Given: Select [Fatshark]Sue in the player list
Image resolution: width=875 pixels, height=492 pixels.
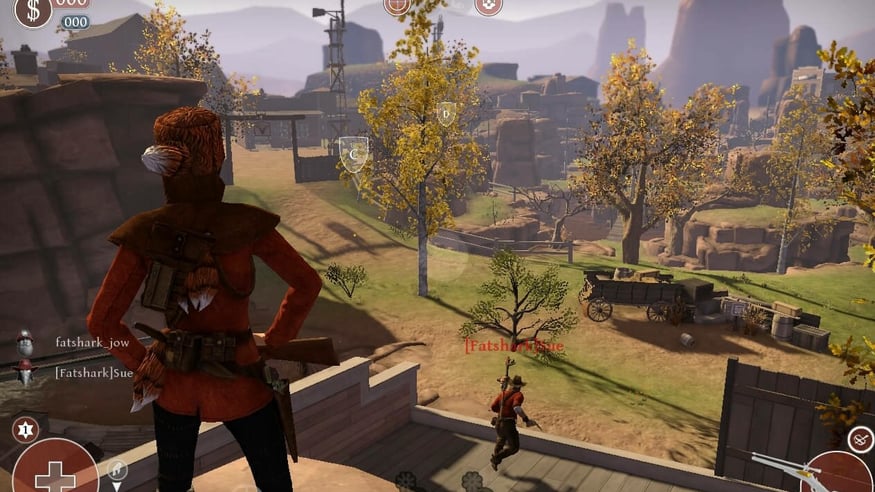Looking at the screenshot, I should 94,372.
